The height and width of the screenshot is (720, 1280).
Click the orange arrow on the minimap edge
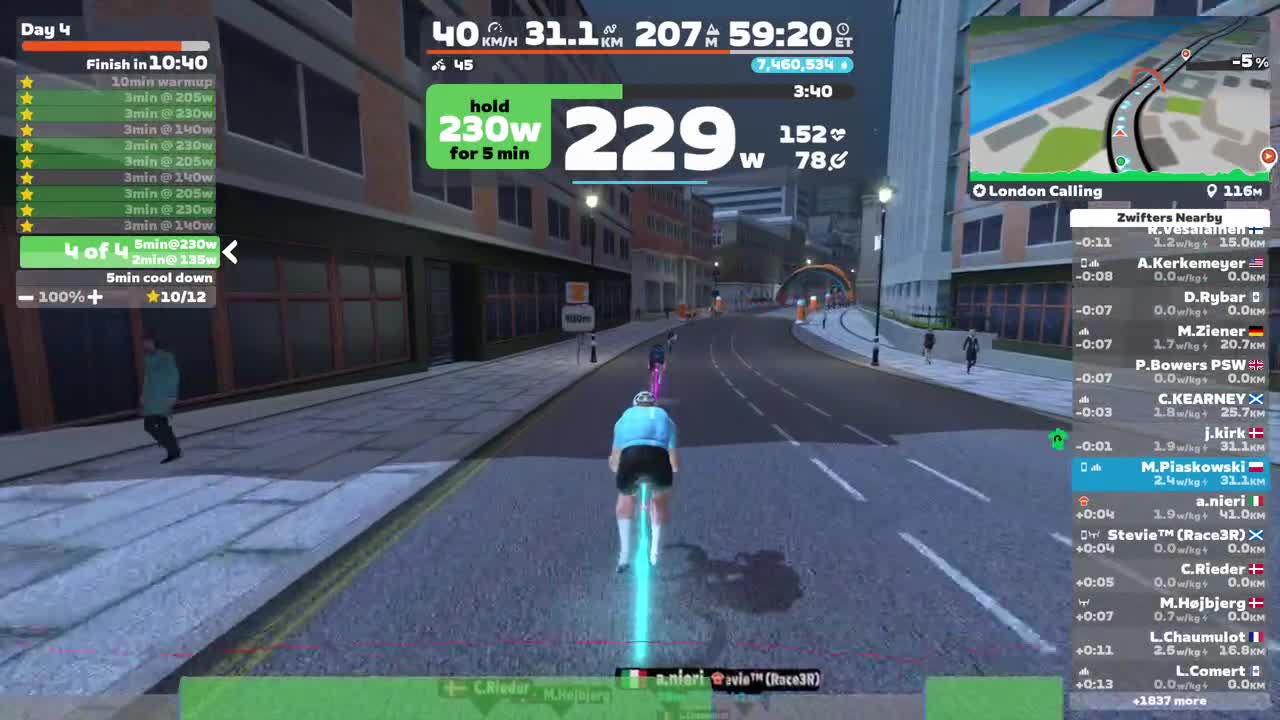click(x=1268, y=156)
